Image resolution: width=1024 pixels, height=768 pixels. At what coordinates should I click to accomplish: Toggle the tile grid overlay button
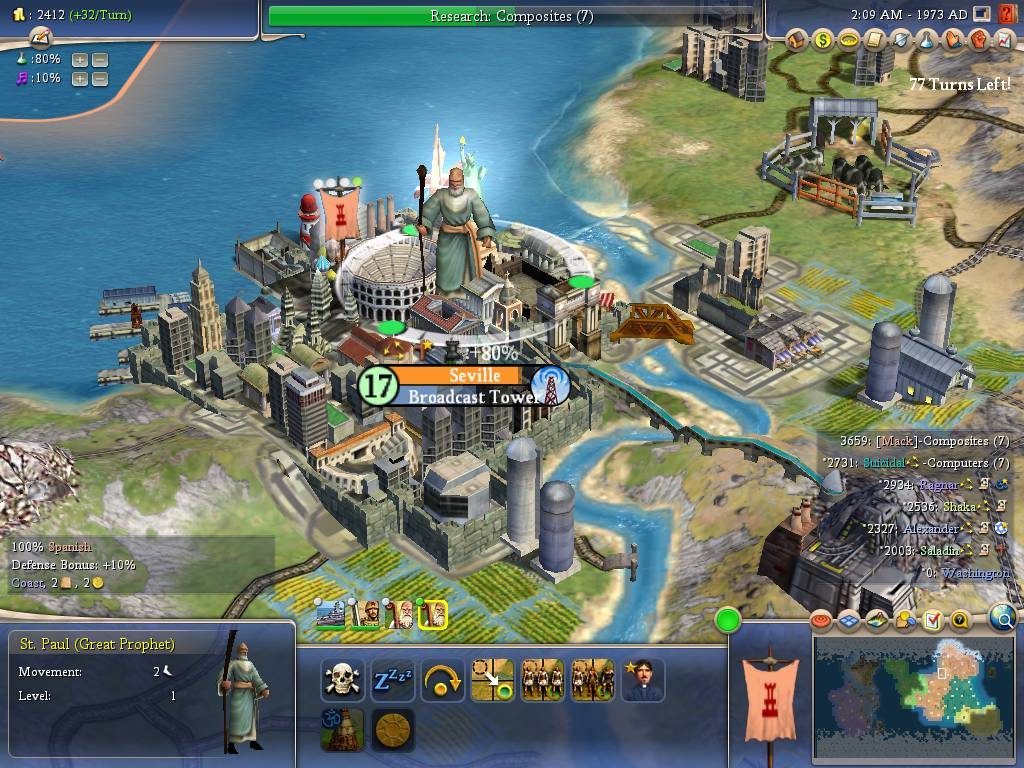pos(849,621)
